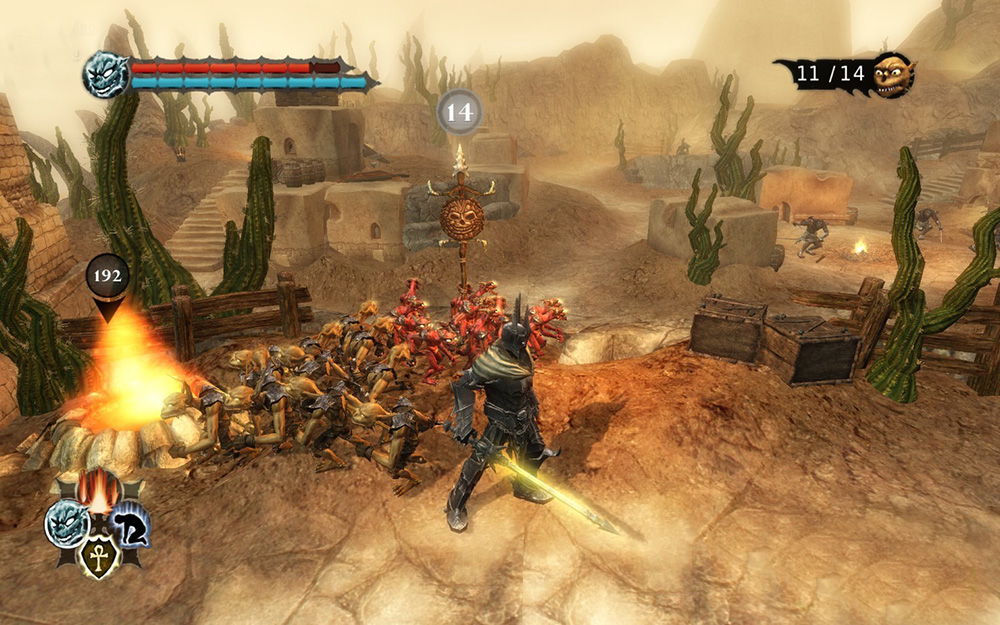
Task: Click the Overlord portrait by the health bar
Action: [104, 75]
